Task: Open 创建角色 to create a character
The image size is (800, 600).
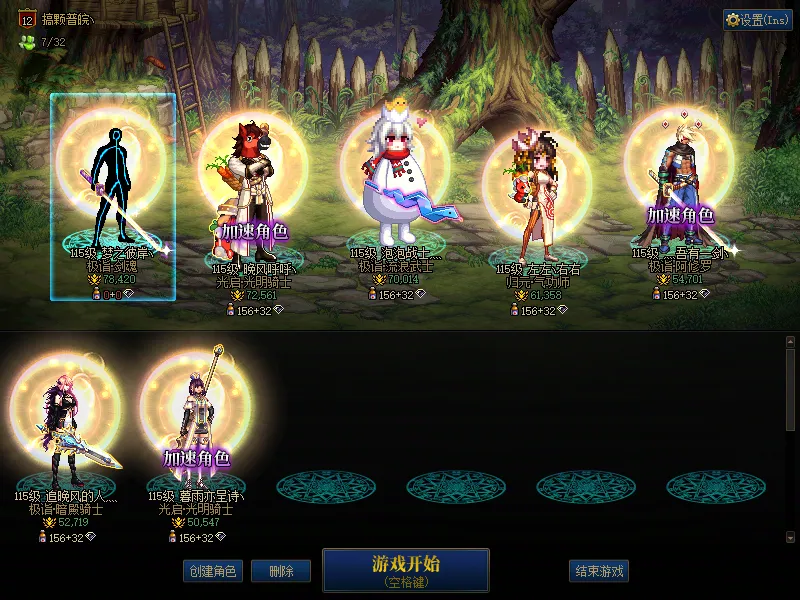Action: (212, 571)
